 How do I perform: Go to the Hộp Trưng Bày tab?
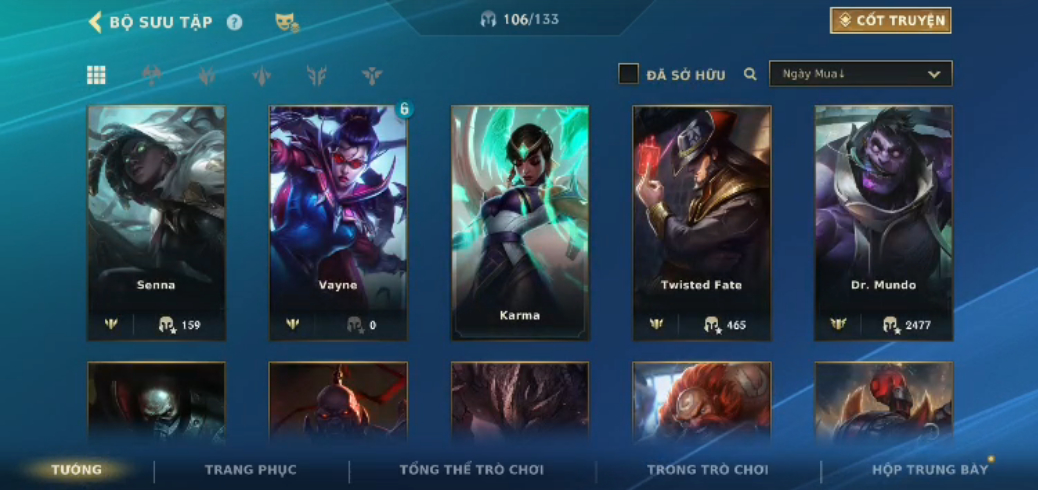coord(929,470)
